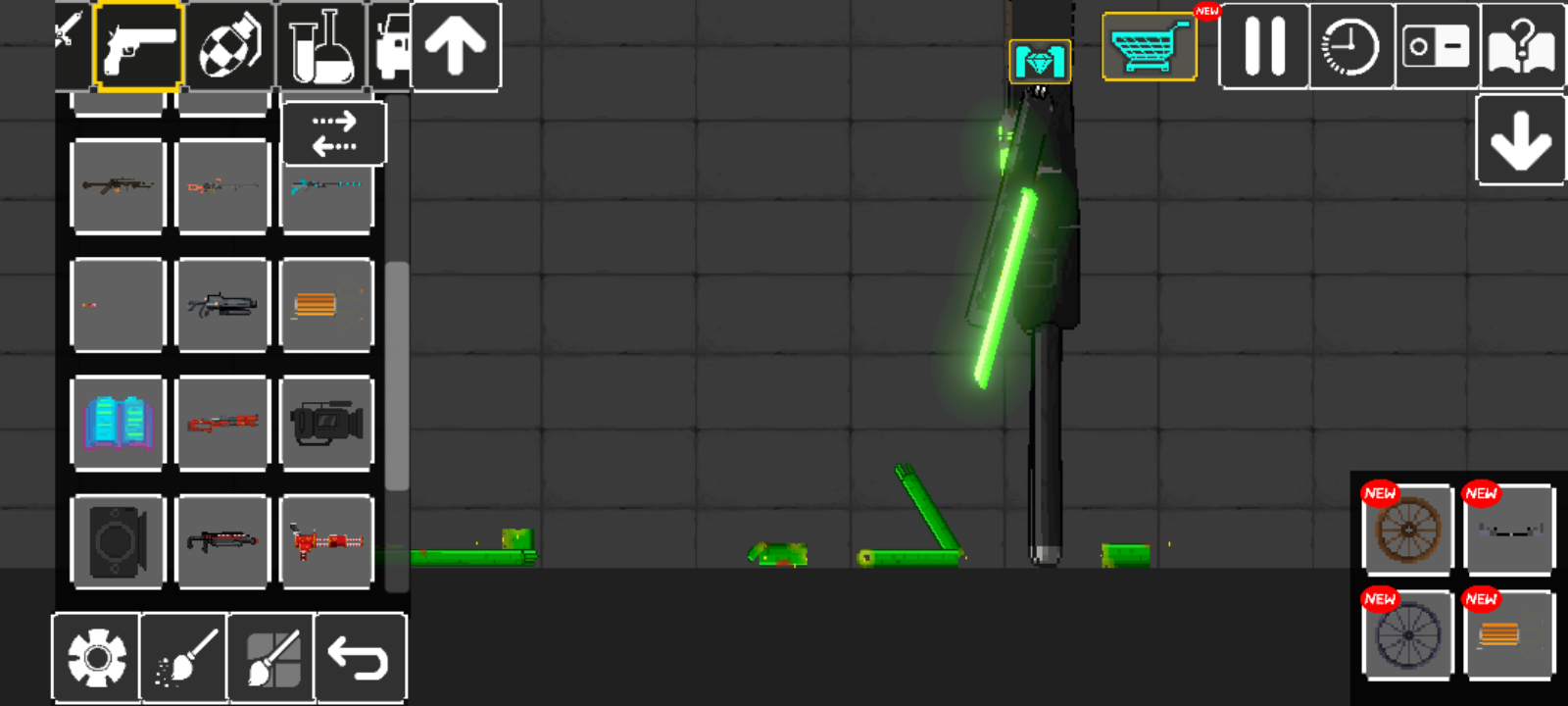Open the help guide book

(1521, 46)
